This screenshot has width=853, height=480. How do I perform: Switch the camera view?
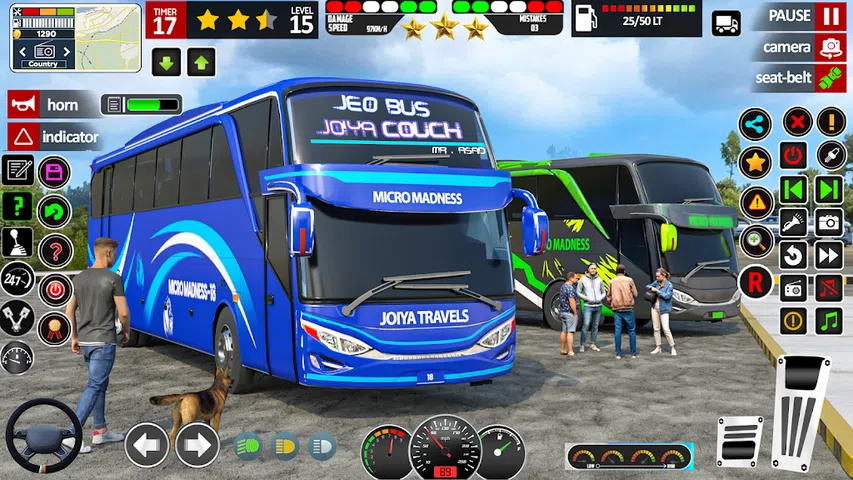(x=830, y=47)
